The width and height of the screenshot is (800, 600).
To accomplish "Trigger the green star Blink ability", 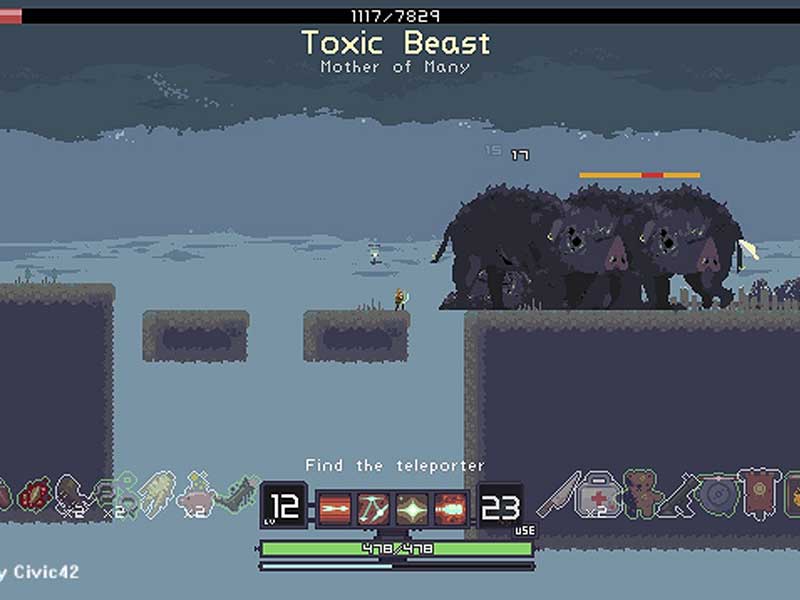I will tap(412, 509).
